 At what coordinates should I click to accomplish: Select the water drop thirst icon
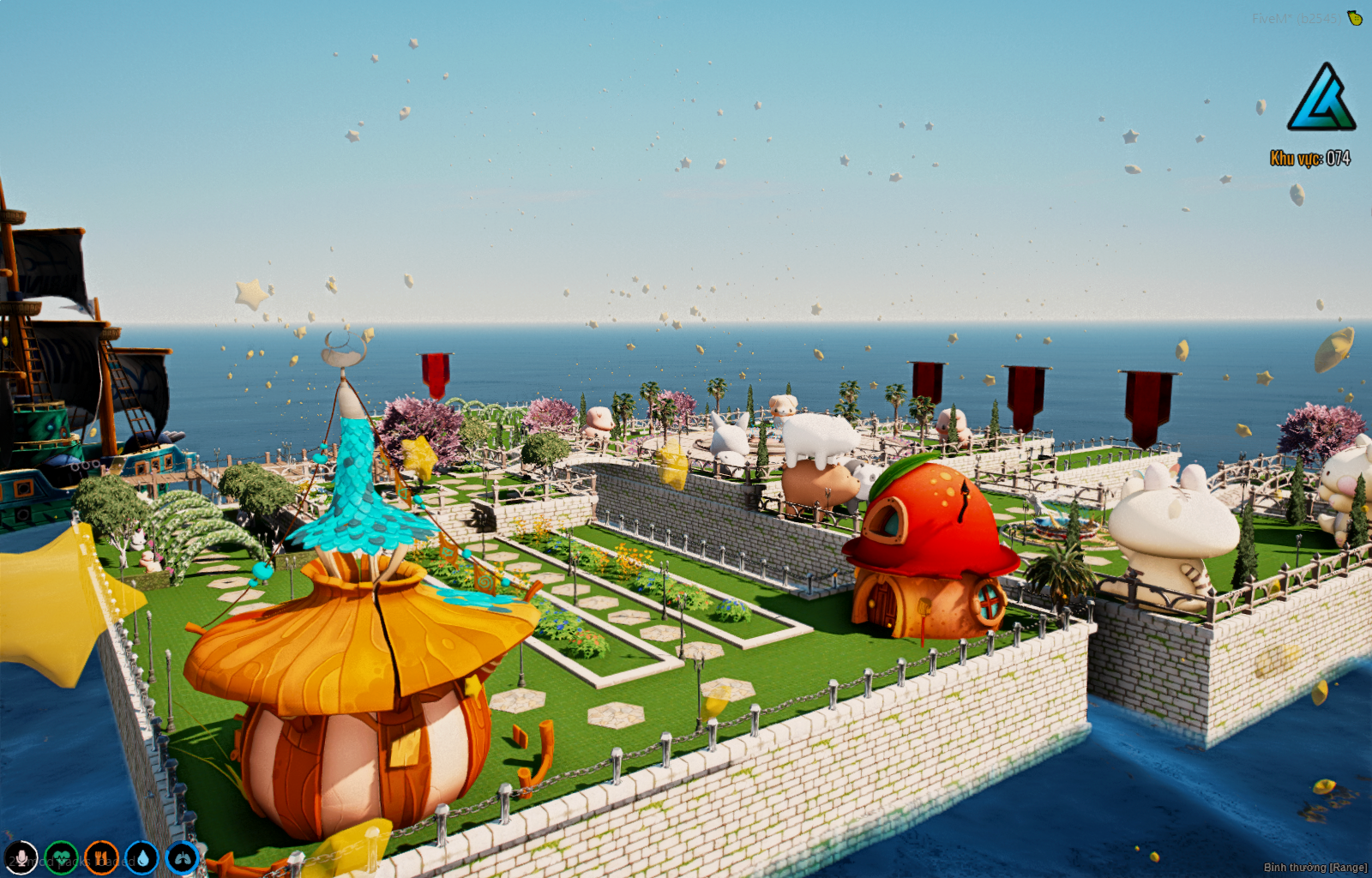141,857
